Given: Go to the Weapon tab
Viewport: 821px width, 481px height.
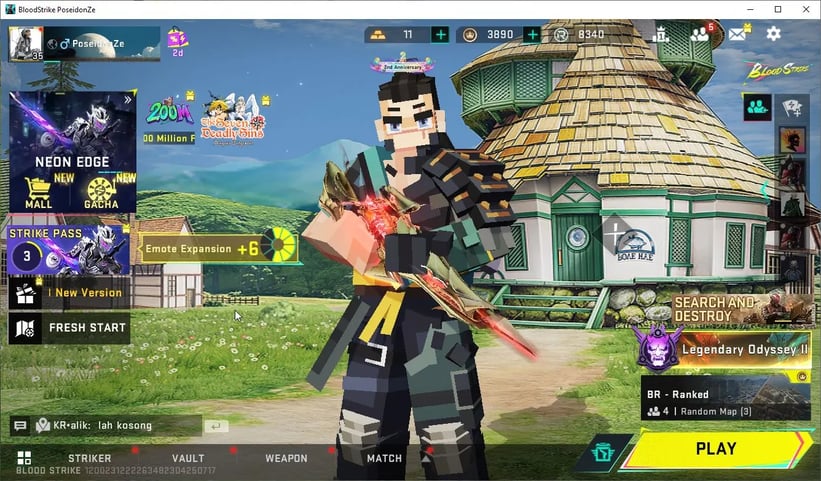Looking at the screenshot, I should [286, 458].
